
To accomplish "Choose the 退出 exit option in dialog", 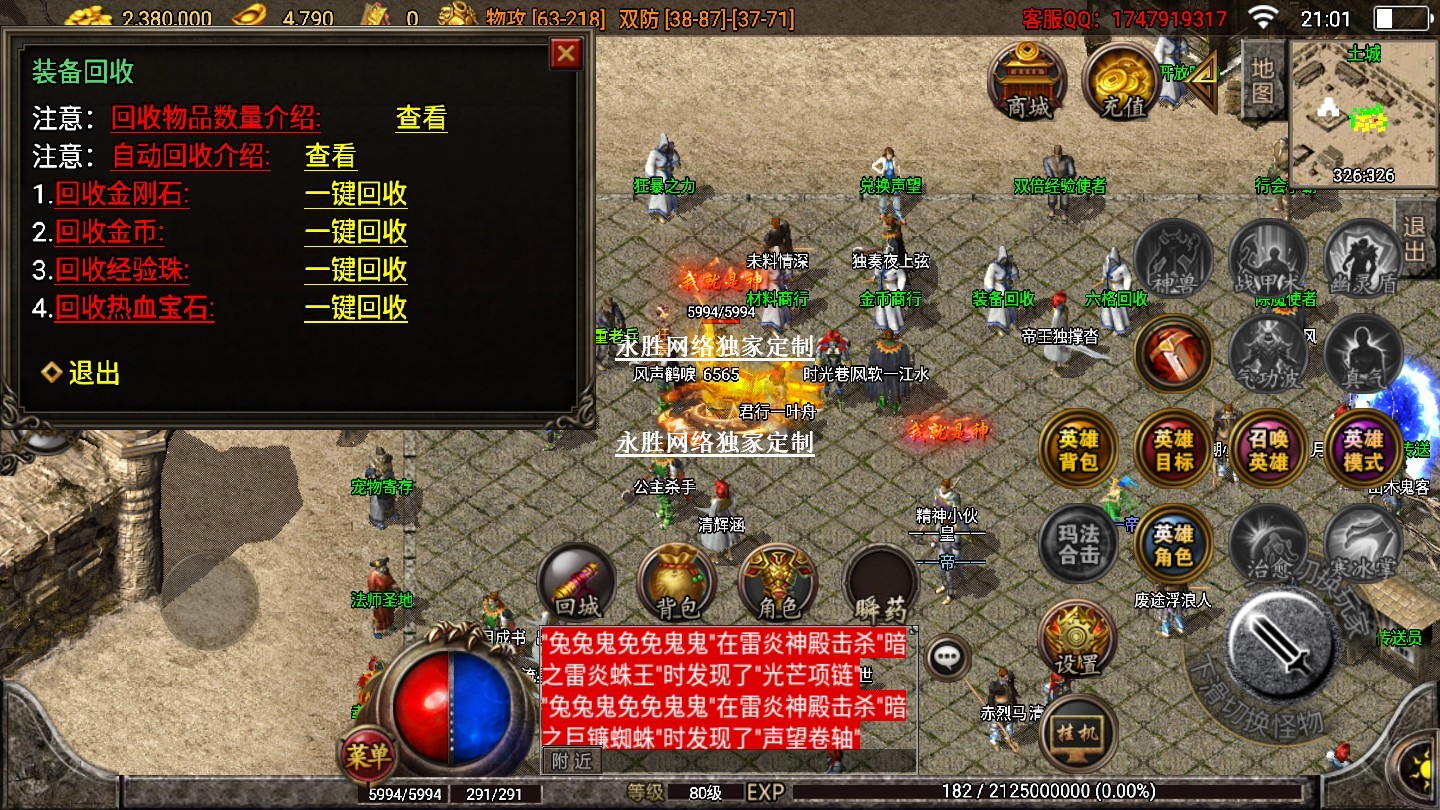I will (93, 373).
